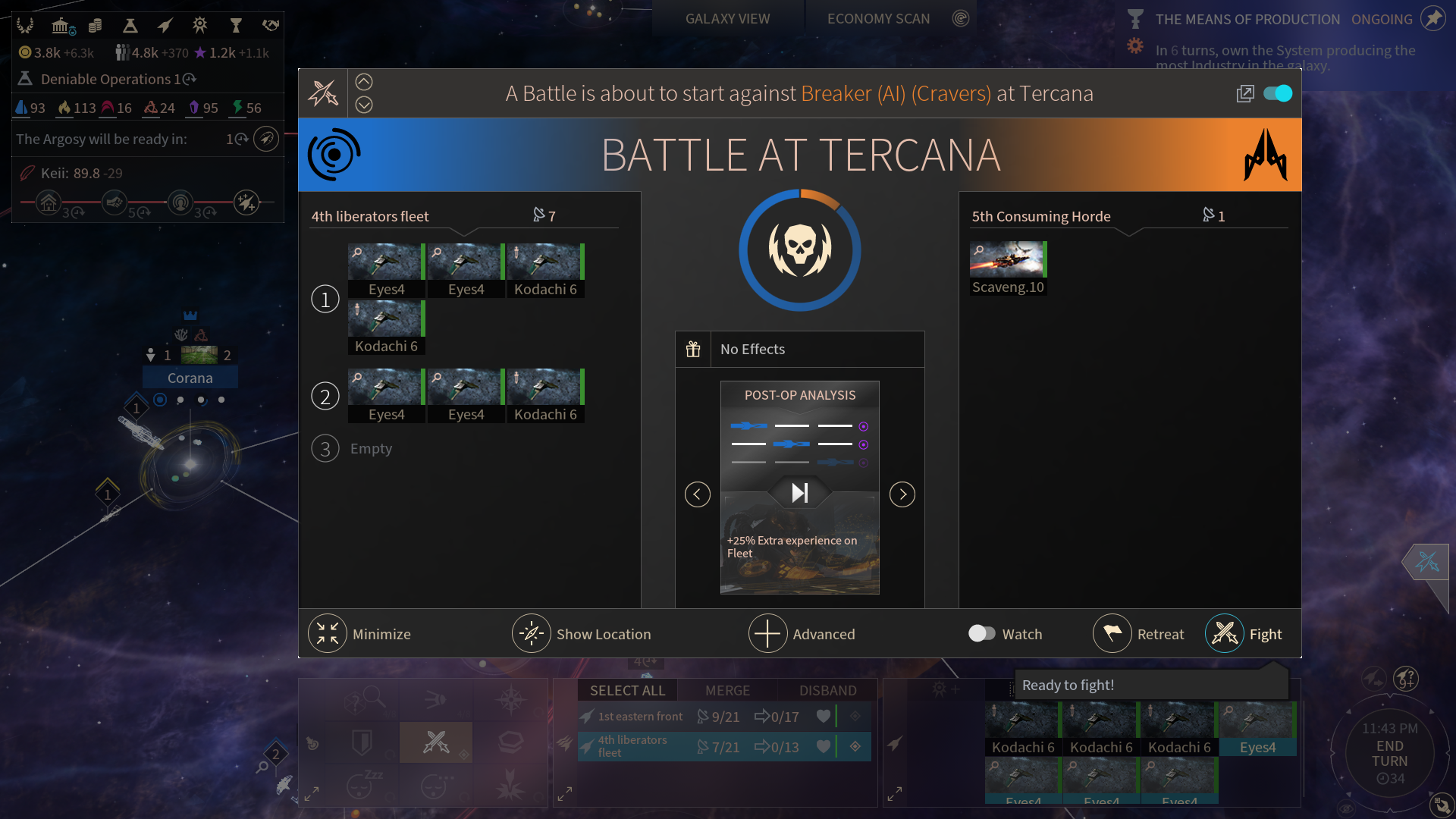Select next battle tactic card
The width and height of the screenshot is (1456, 819).
pyautogui.click(x=902, y=494)
